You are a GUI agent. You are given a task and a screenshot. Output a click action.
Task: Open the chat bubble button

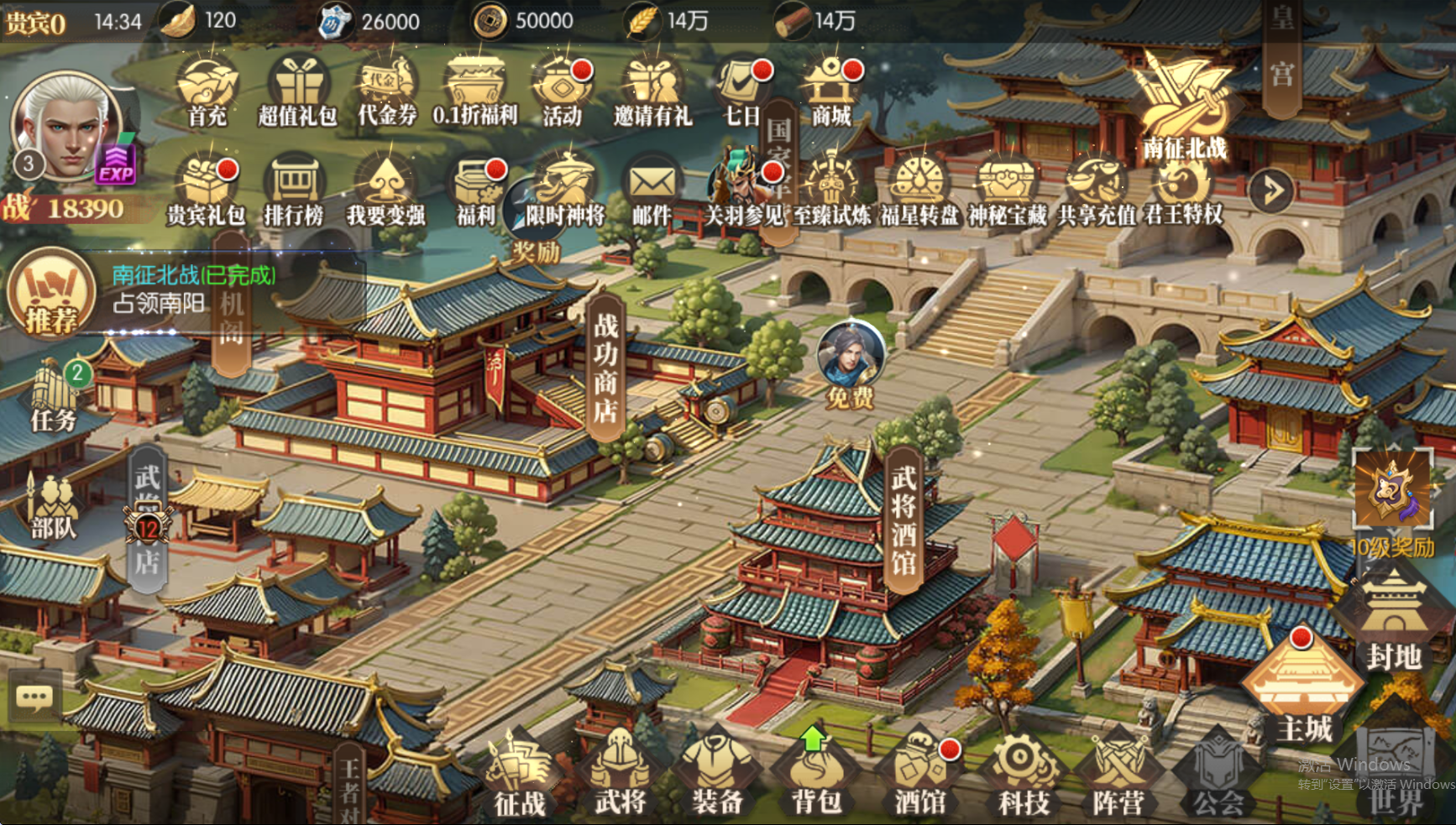(34, 697)
